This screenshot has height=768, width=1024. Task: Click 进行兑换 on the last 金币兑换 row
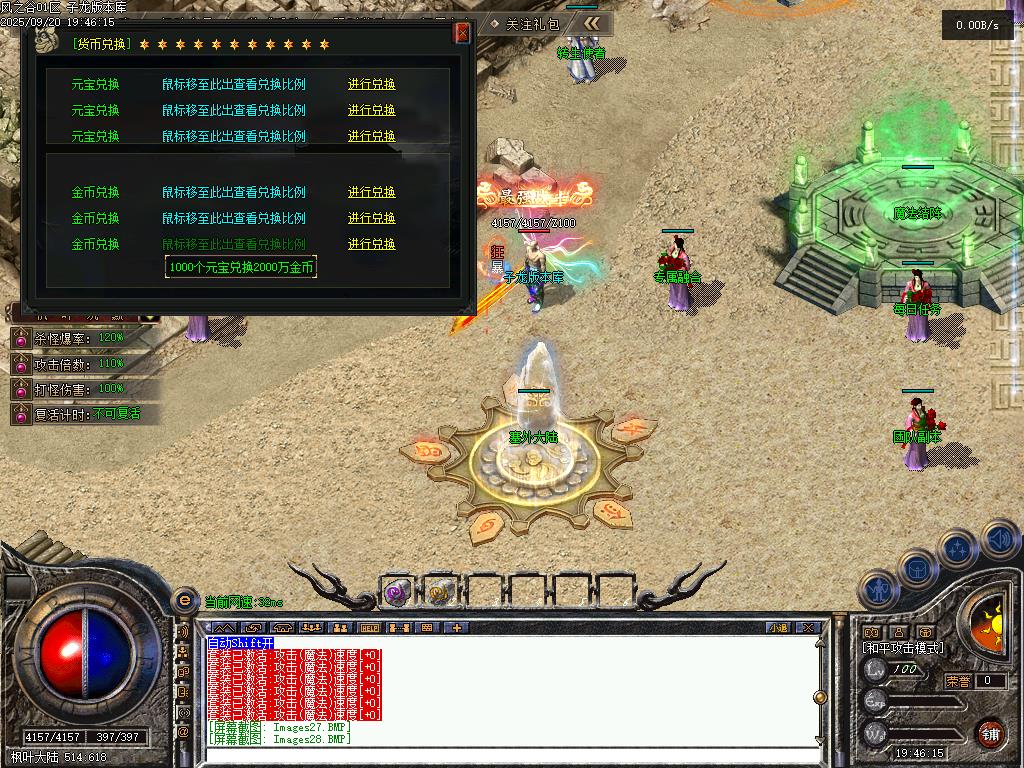point(372,244)
